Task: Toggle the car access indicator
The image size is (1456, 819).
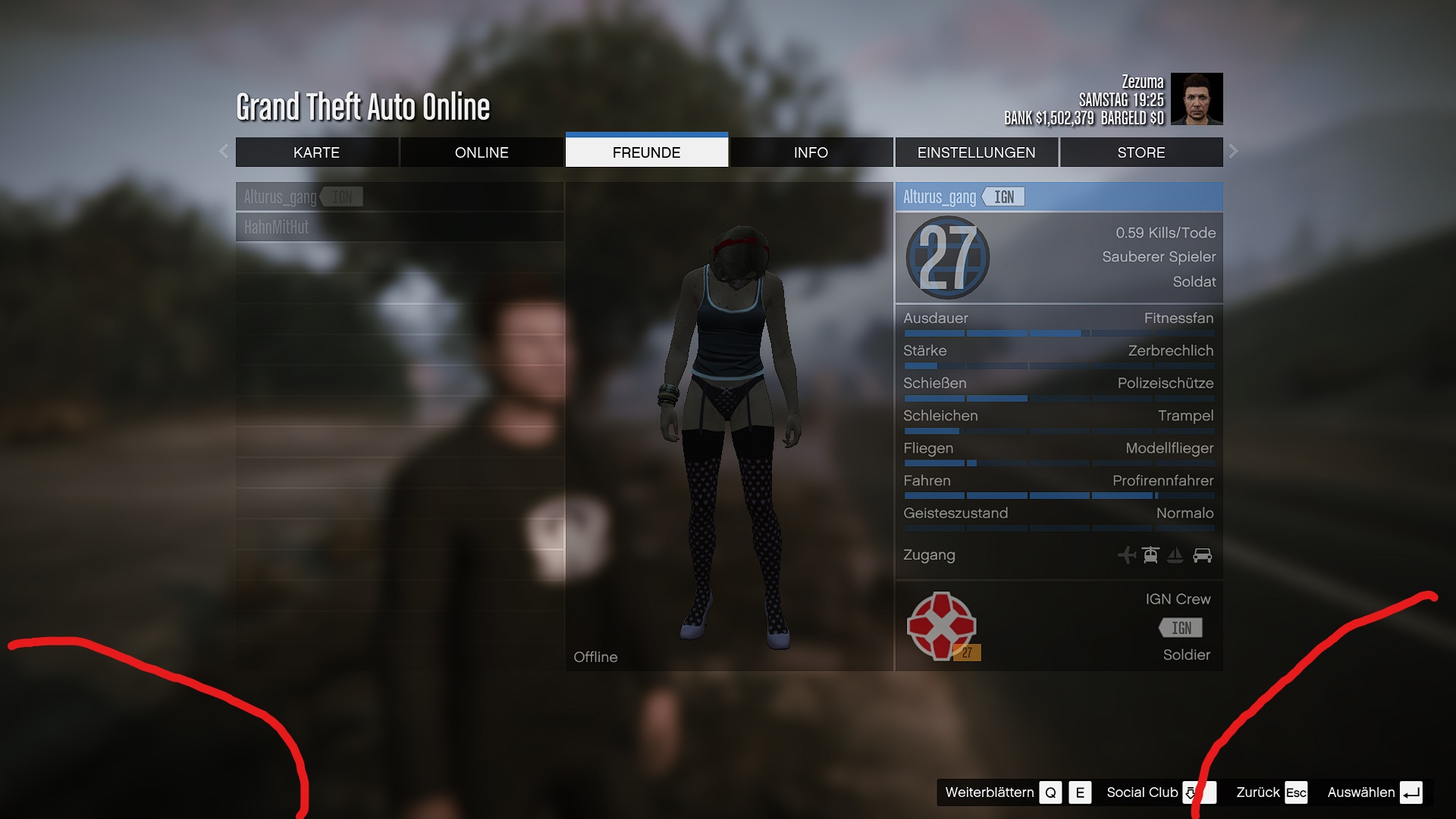Action: (1203, 555)
